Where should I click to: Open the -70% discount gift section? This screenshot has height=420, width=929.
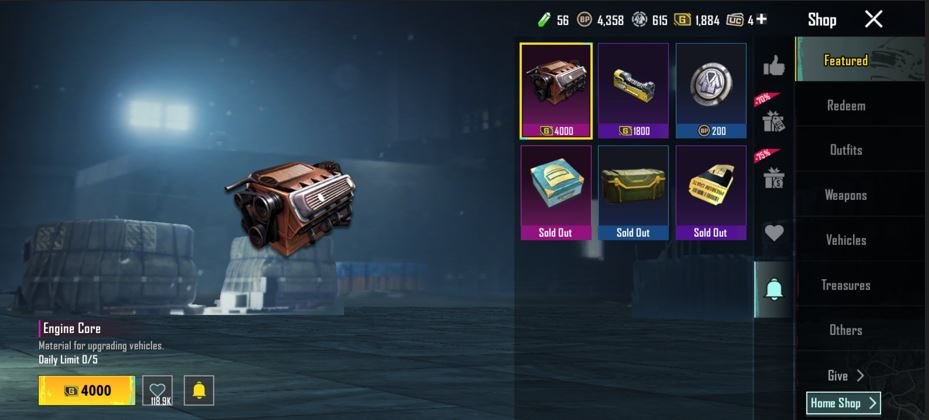pyautogui.click(x=772, y=118)
